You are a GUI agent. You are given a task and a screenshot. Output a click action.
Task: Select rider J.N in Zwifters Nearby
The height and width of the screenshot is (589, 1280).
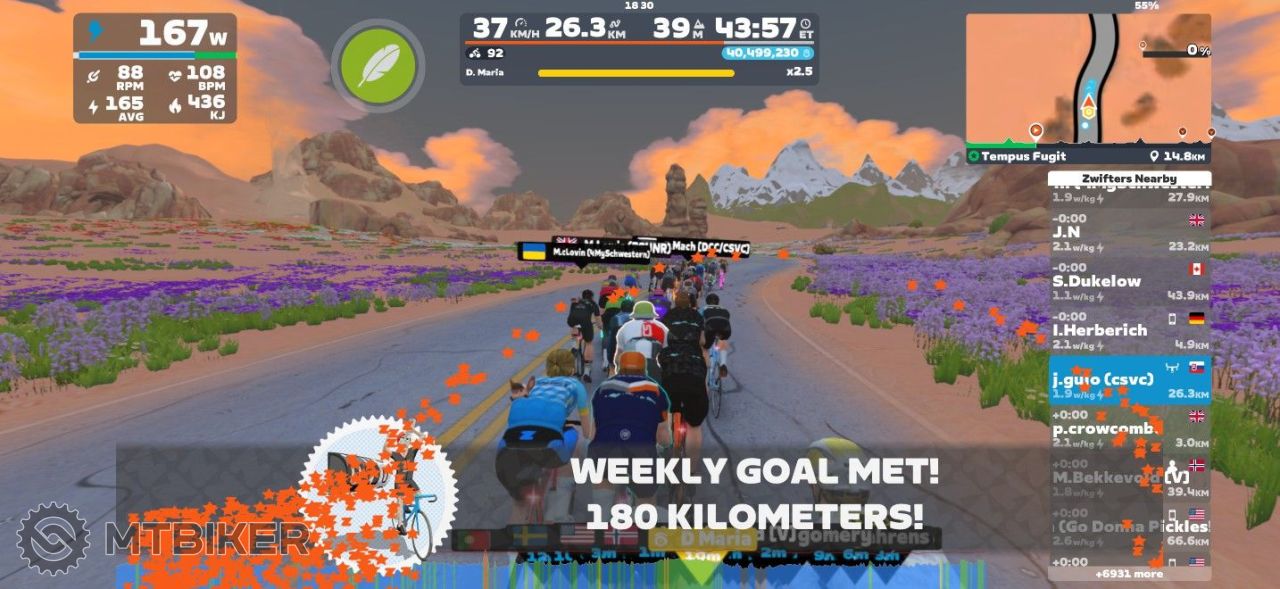1128,237
